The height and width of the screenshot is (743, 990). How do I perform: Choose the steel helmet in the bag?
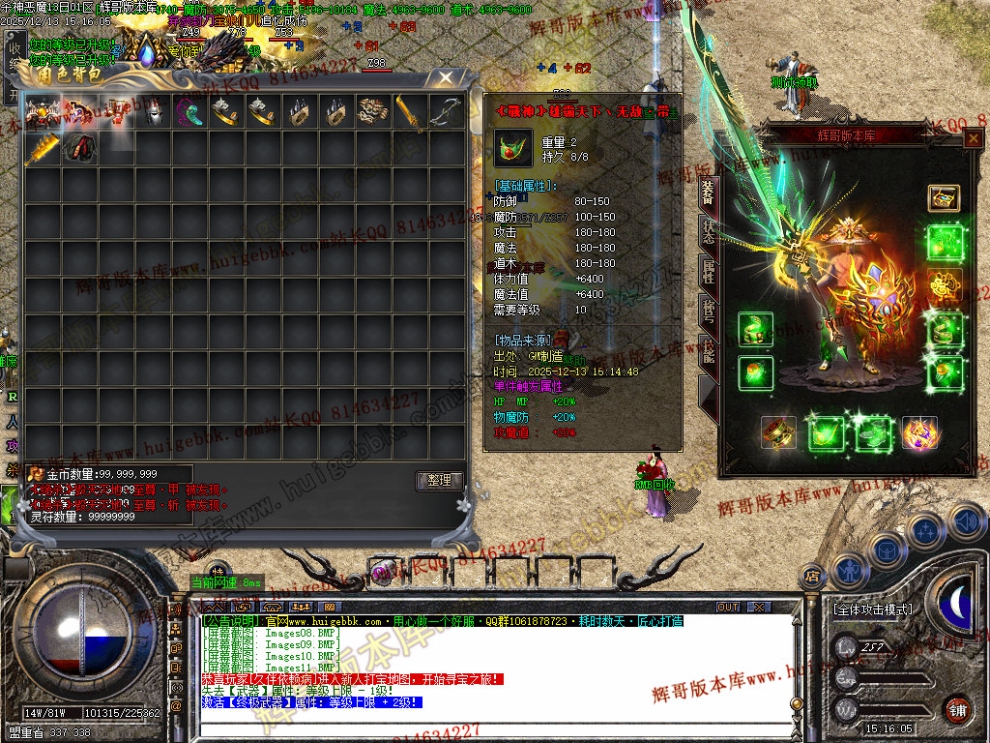coord(153,112)
